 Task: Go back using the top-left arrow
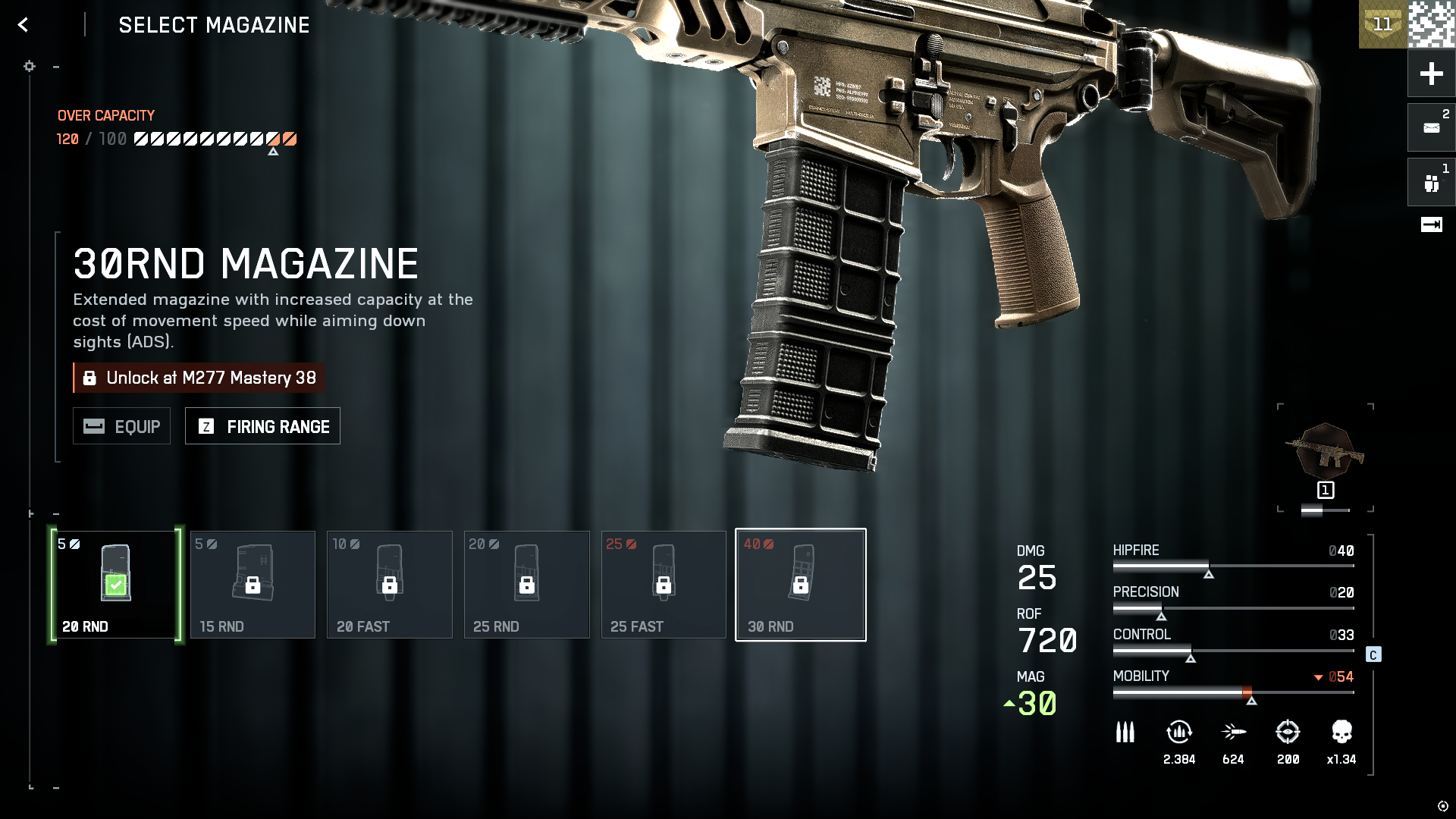pos(23,25)
